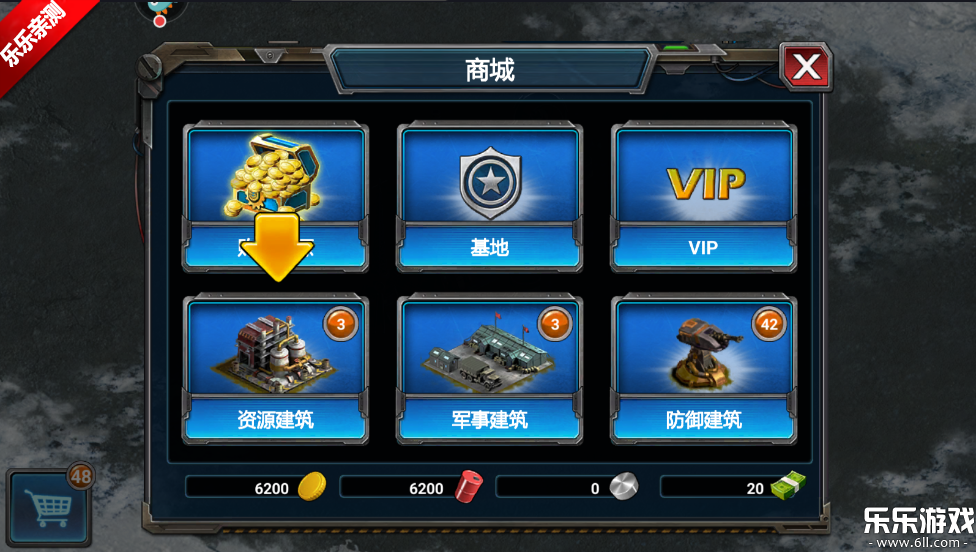Viewport: 976px width, 552px height.
Task: Open the VIP shop category
Action: coord(704,197)
